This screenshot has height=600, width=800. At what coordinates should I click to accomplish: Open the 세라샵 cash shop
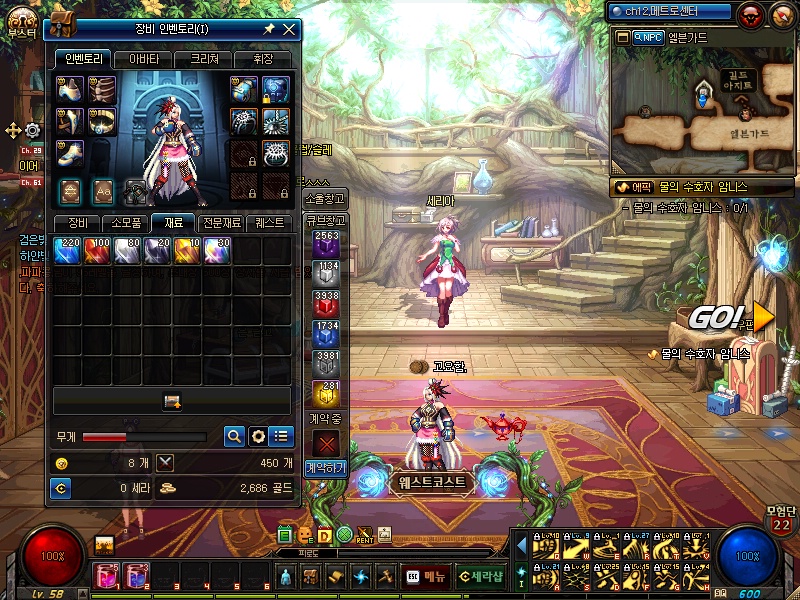482,576
